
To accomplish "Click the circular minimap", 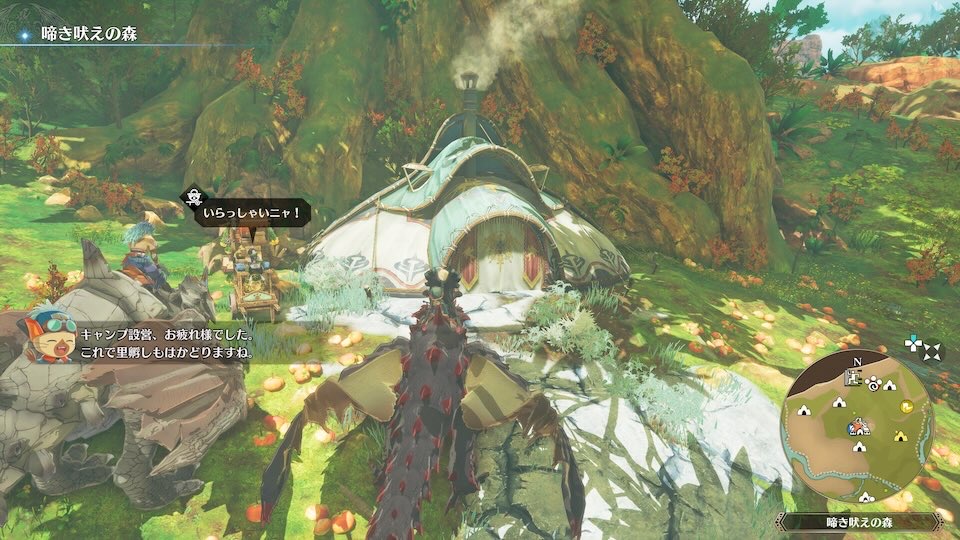I will pos(860,430).
